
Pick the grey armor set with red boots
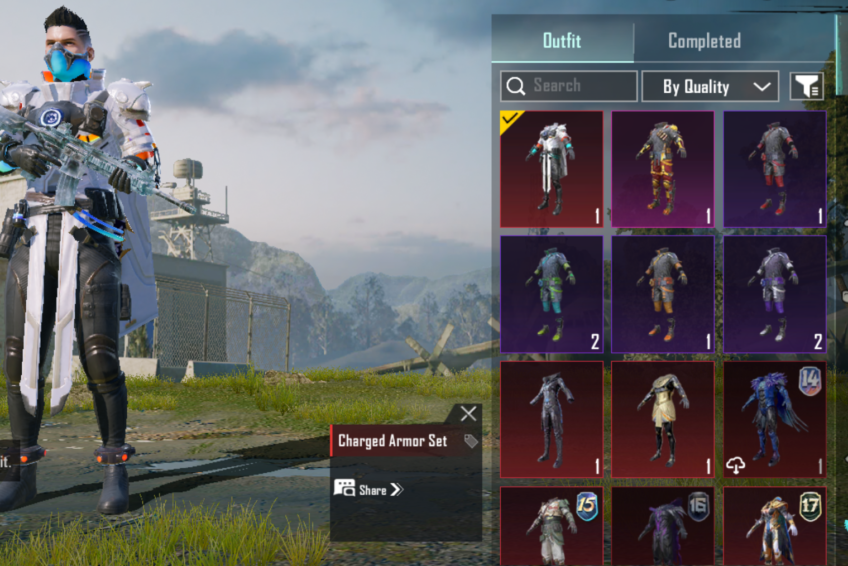(x=775, y=169)
